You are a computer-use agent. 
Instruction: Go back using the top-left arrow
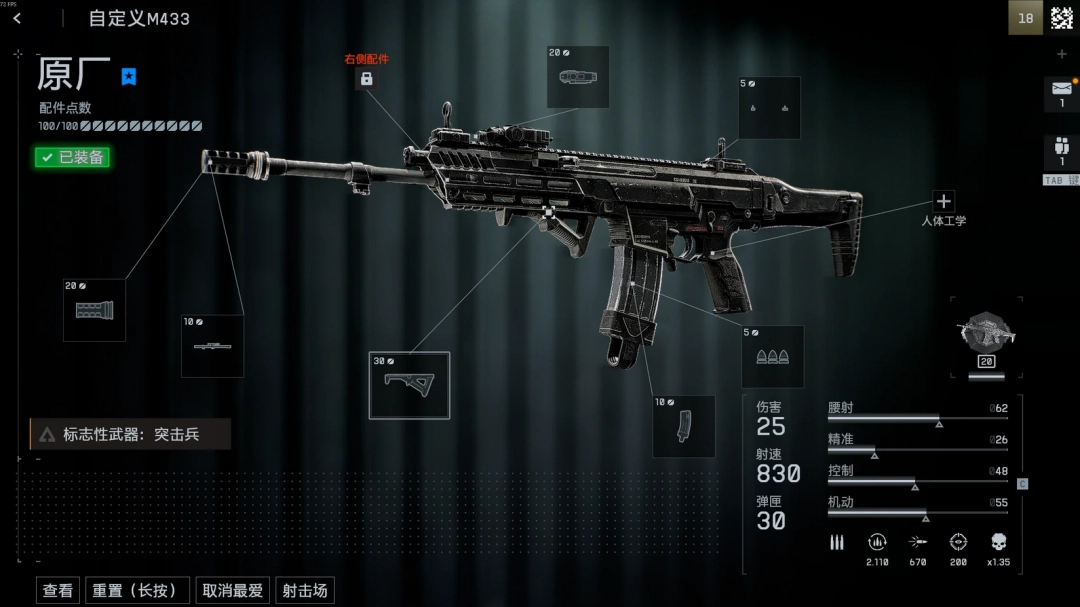click(x=17, y=18)
